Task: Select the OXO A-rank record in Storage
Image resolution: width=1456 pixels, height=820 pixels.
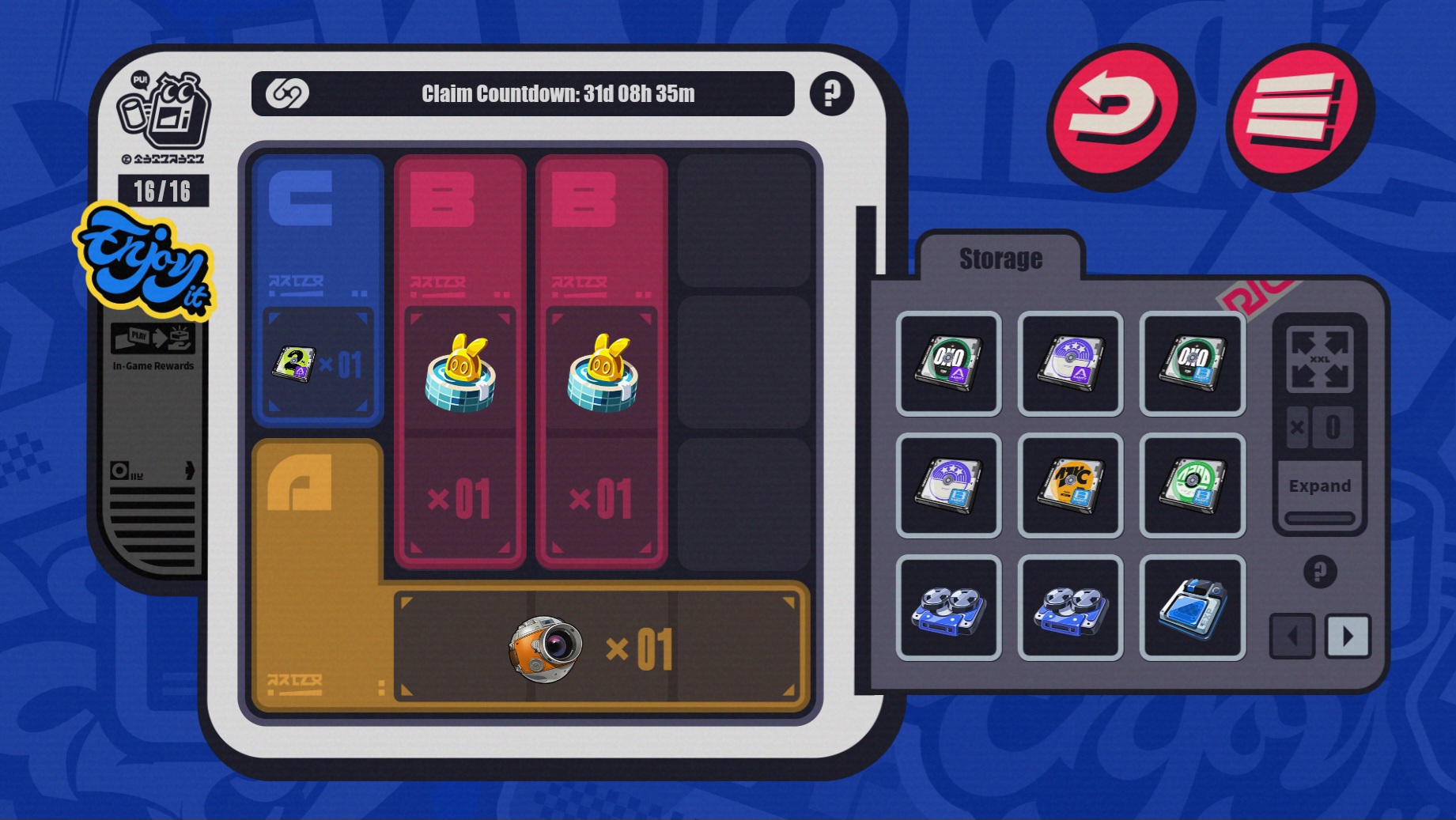Action: tap(948, 364)
